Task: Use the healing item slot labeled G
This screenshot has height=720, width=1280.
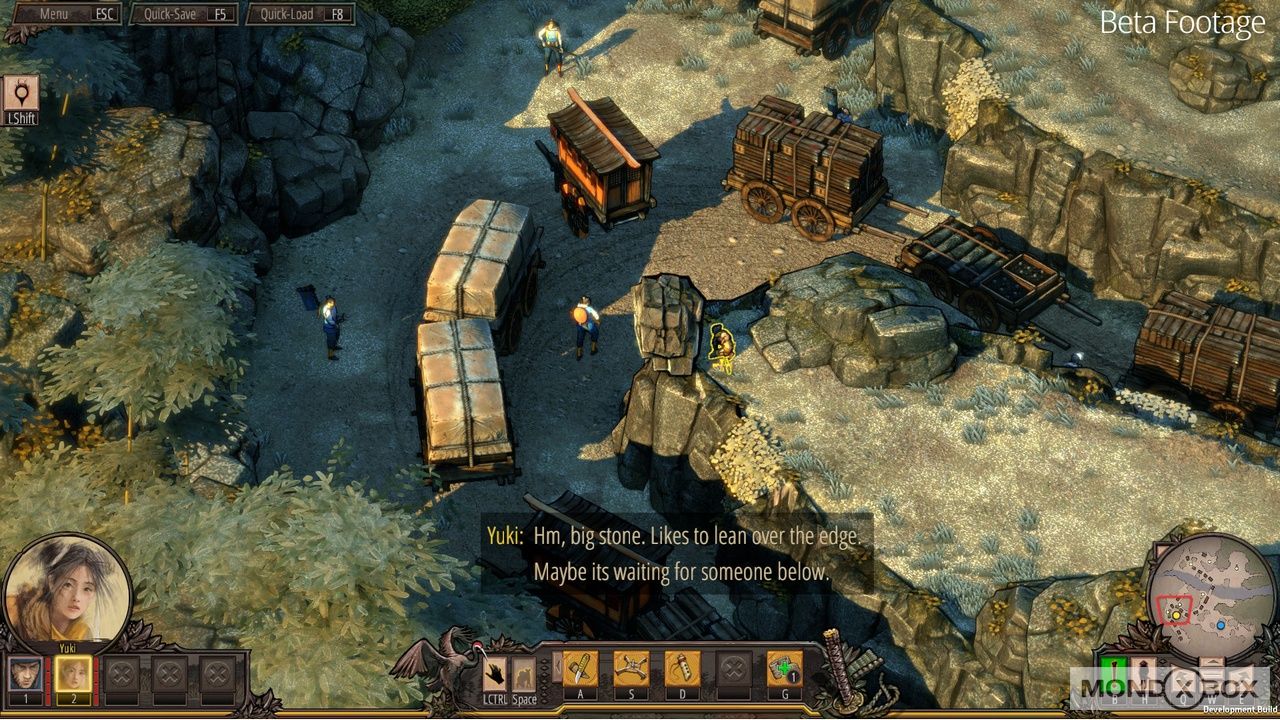Action: (784, 669)
